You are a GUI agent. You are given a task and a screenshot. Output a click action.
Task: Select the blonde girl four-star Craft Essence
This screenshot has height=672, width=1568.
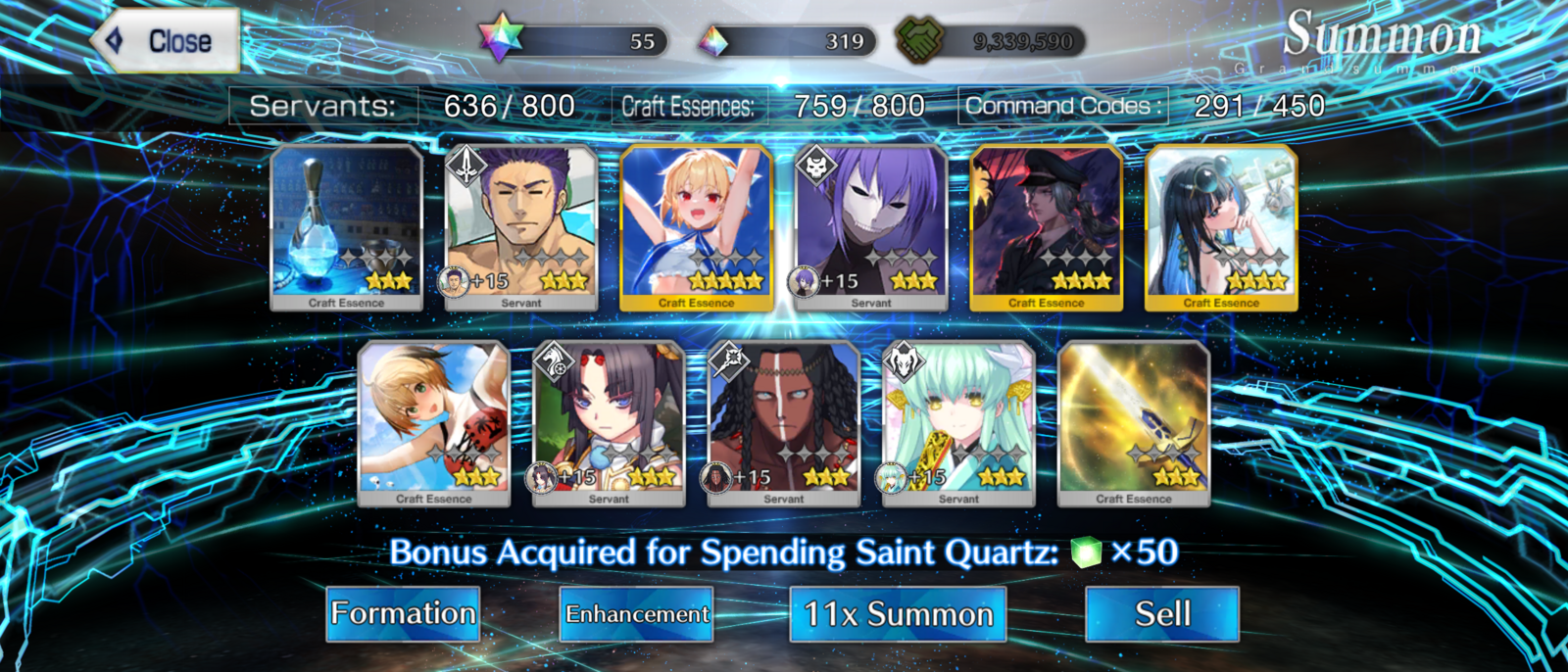point(696,225)
